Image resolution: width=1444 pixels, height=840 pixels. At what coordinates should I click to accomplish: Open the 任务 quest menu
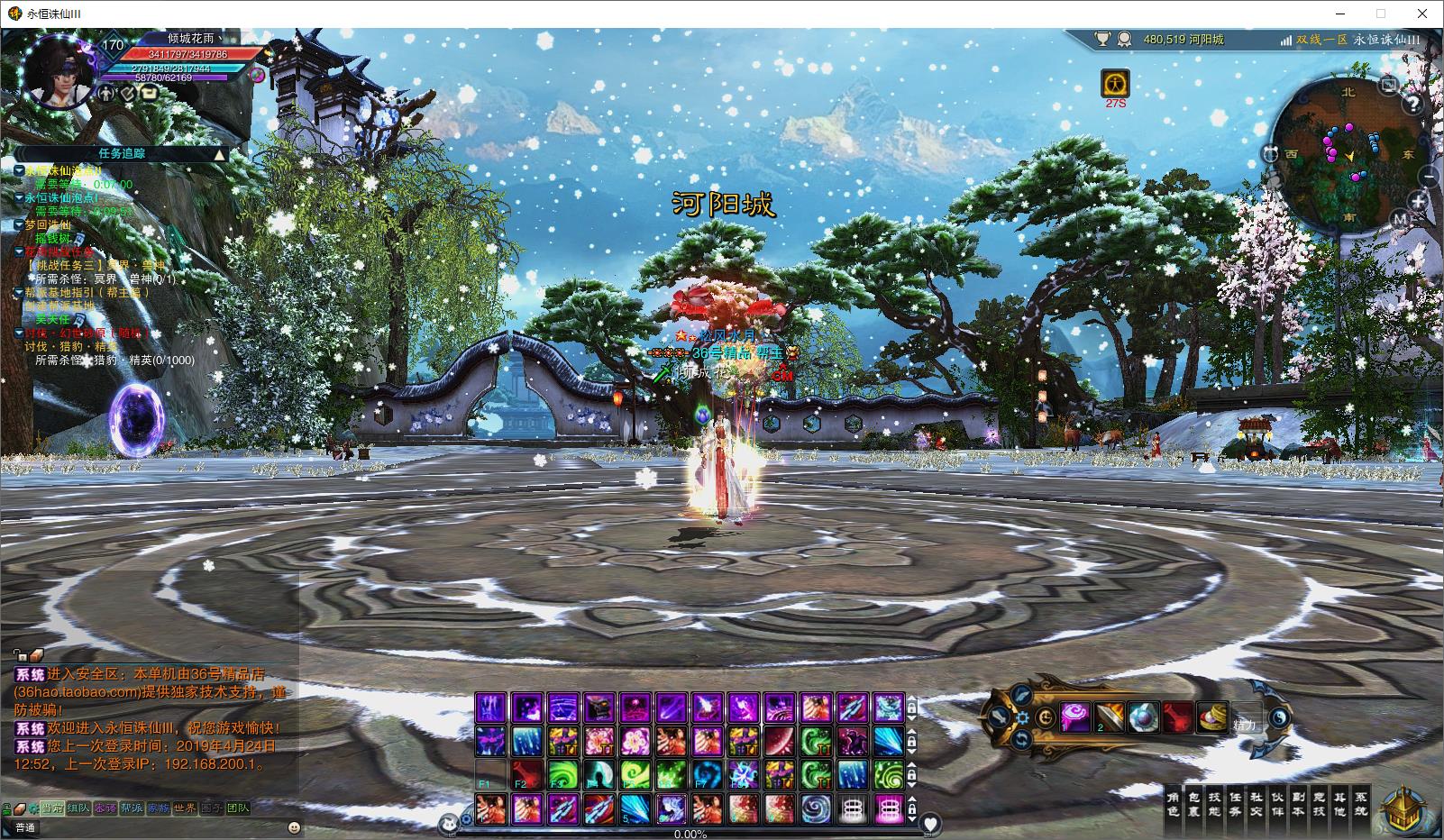click(1235, 804)
